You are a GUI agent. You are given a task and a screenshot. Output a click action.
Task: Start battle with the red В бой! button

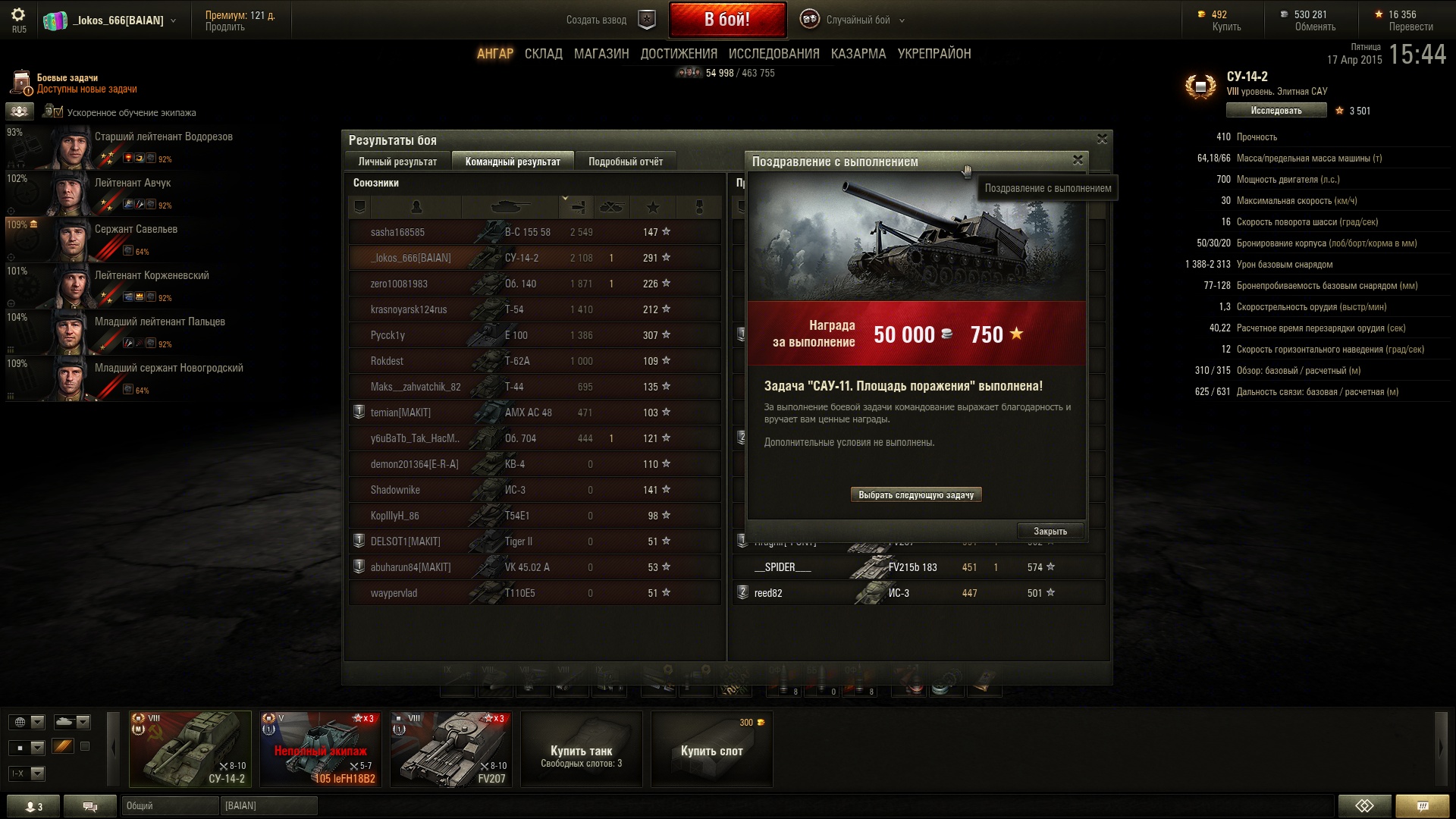[x=726, y=20]
